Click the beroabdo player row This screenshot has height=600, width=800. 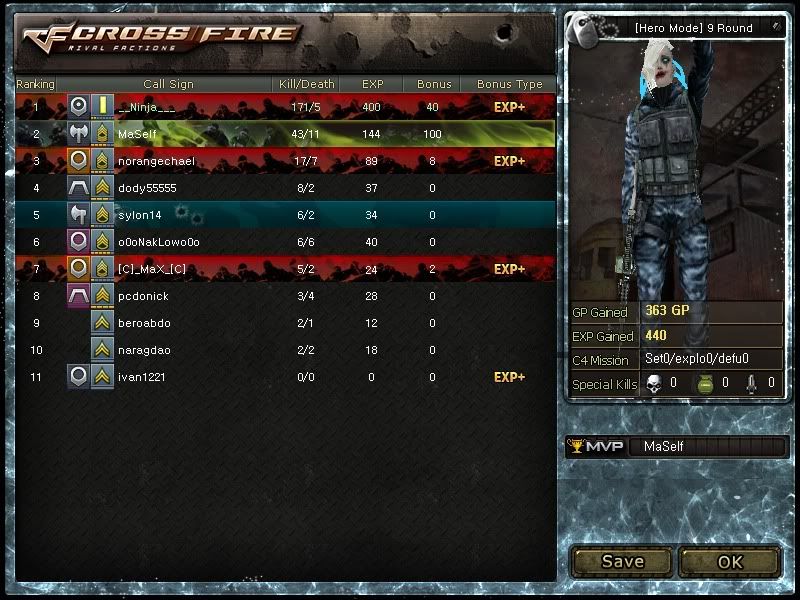coord(285,323)
